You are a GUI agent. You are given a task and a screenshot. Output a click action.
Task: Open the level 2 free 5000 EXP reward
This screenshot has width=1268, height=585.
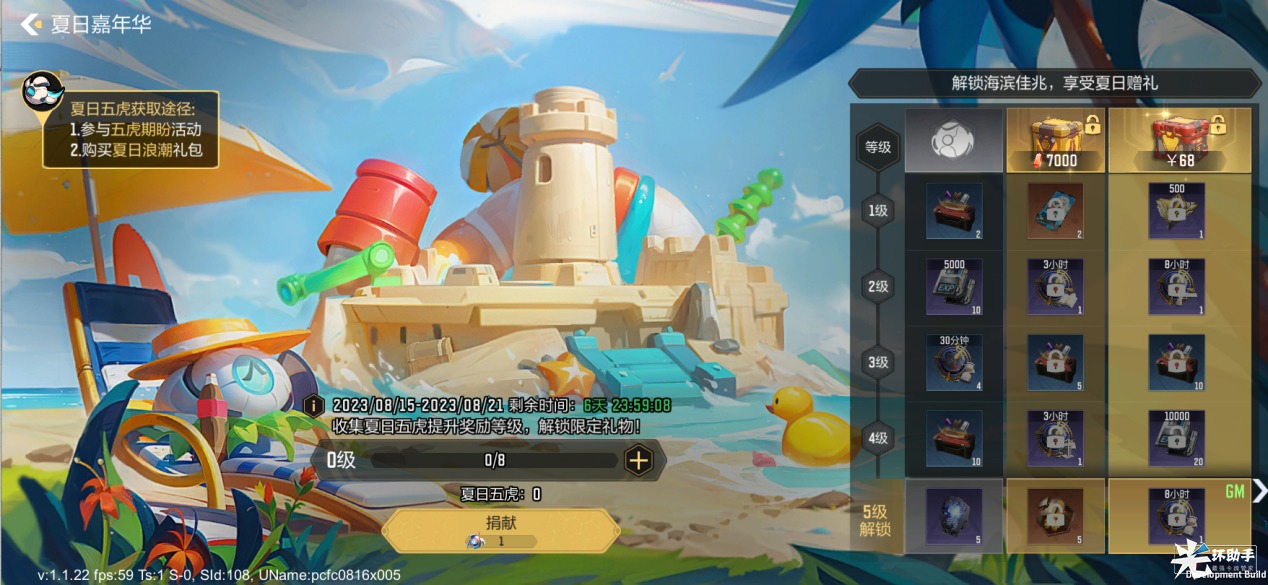point(953,287)
